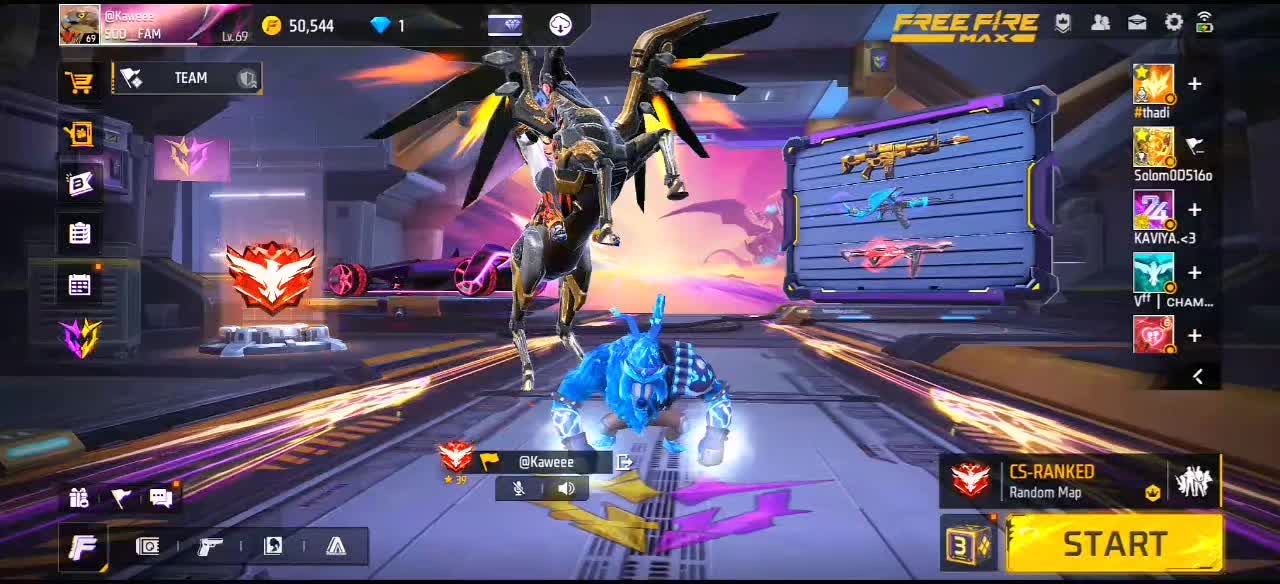Invite friend #thadi with the plus

point(1194,84)
